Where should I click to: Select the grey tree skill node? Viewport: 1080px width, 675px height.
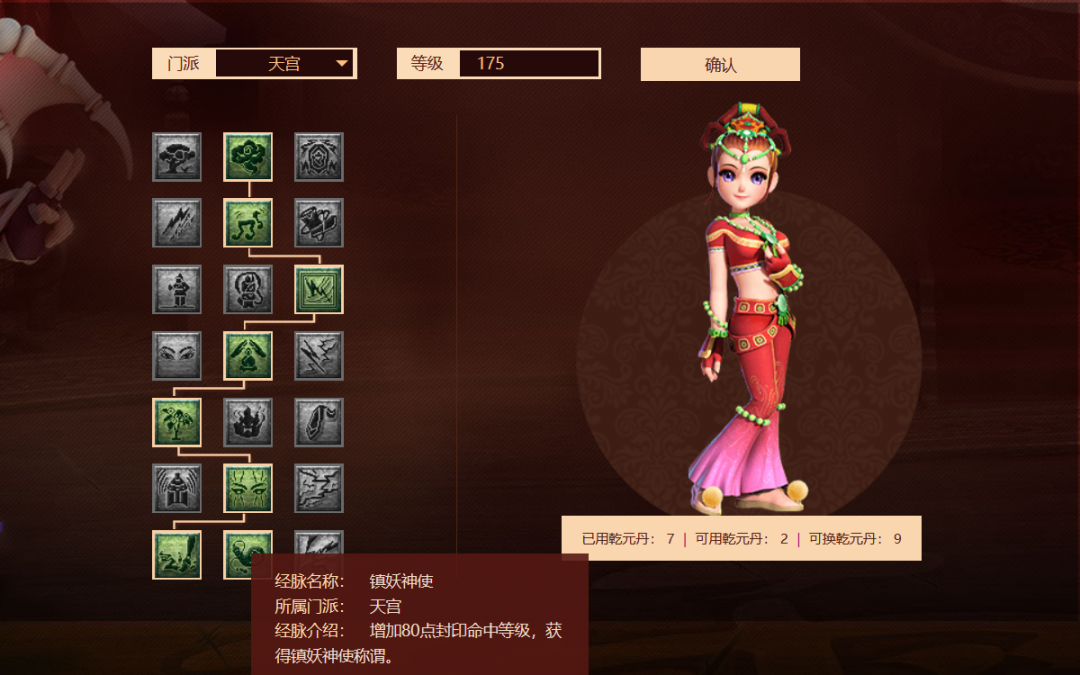click(x=177, y=157)
